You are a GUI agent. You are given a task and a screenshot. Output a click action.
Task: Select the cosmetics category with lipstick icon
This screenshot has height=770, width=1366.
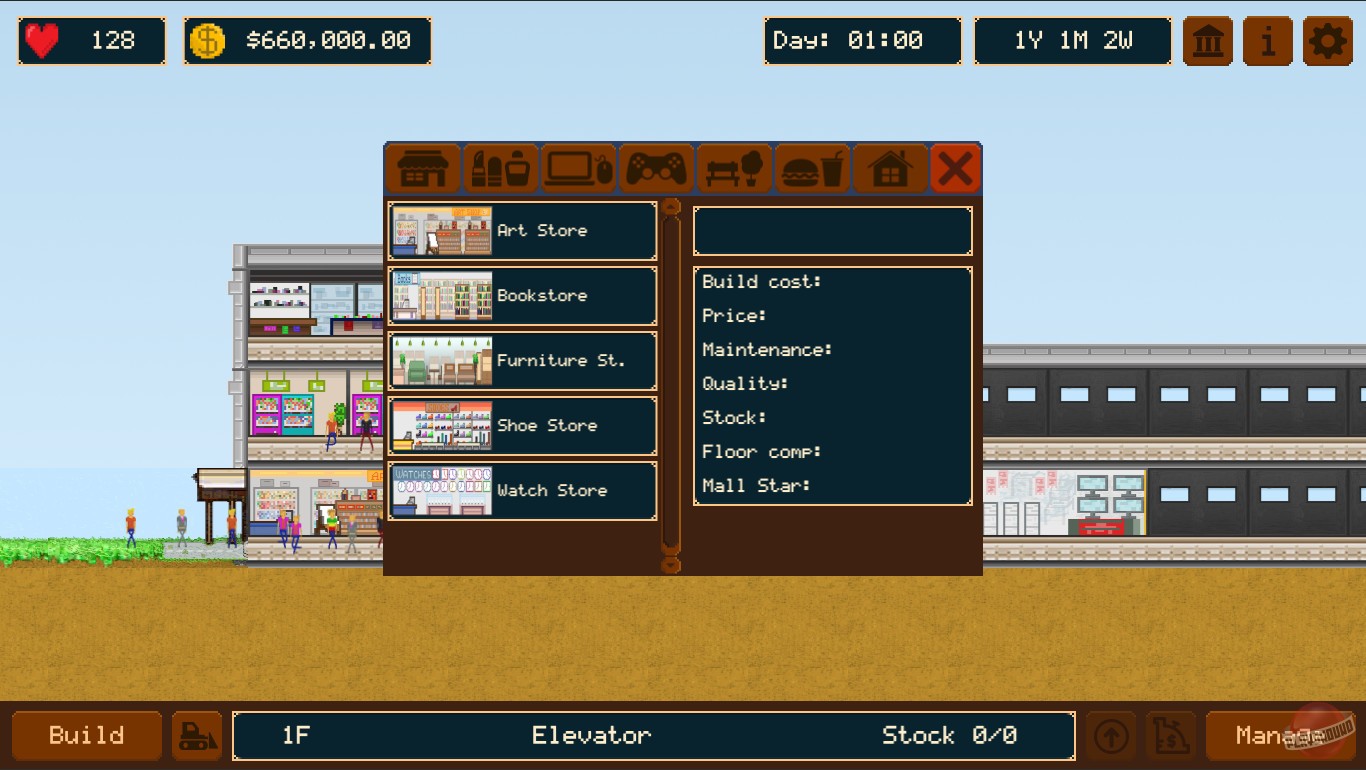point(500,168)
